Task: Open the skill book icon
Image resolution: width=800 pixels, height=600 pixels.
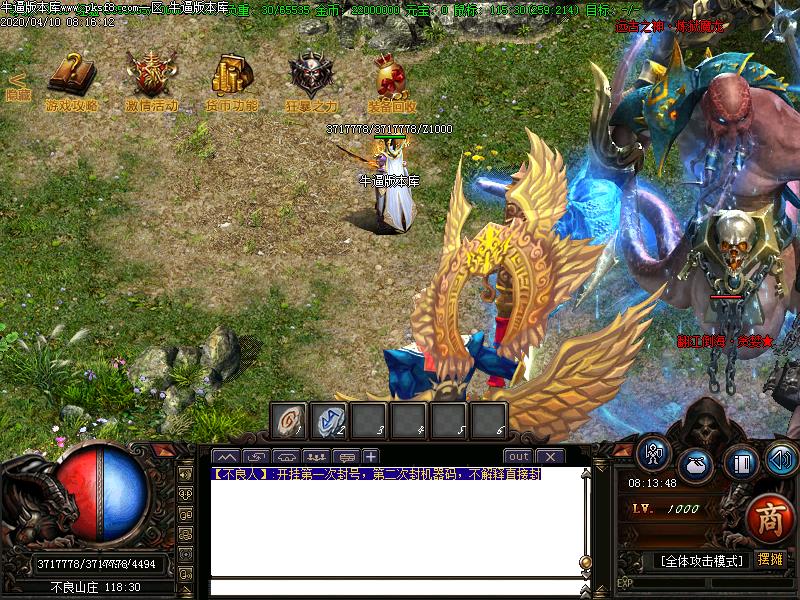Action: tap(740, 464)
